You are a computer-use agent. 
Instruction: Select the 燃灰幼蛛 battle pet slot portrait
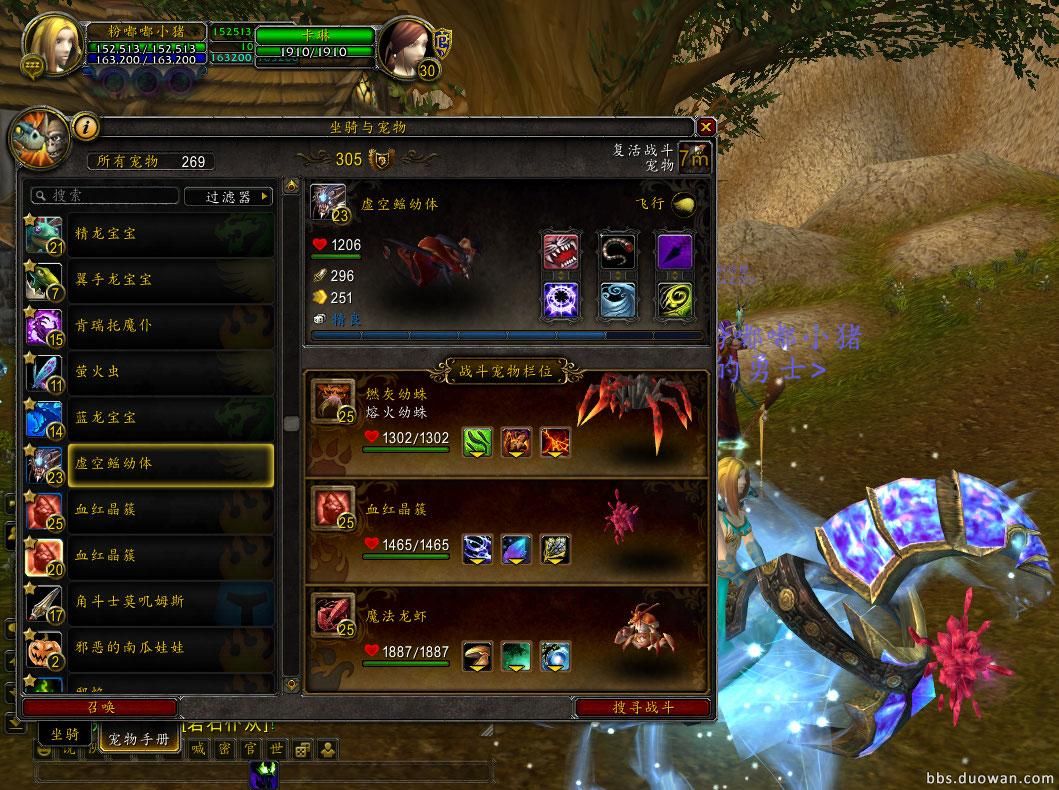click(331, 399)
